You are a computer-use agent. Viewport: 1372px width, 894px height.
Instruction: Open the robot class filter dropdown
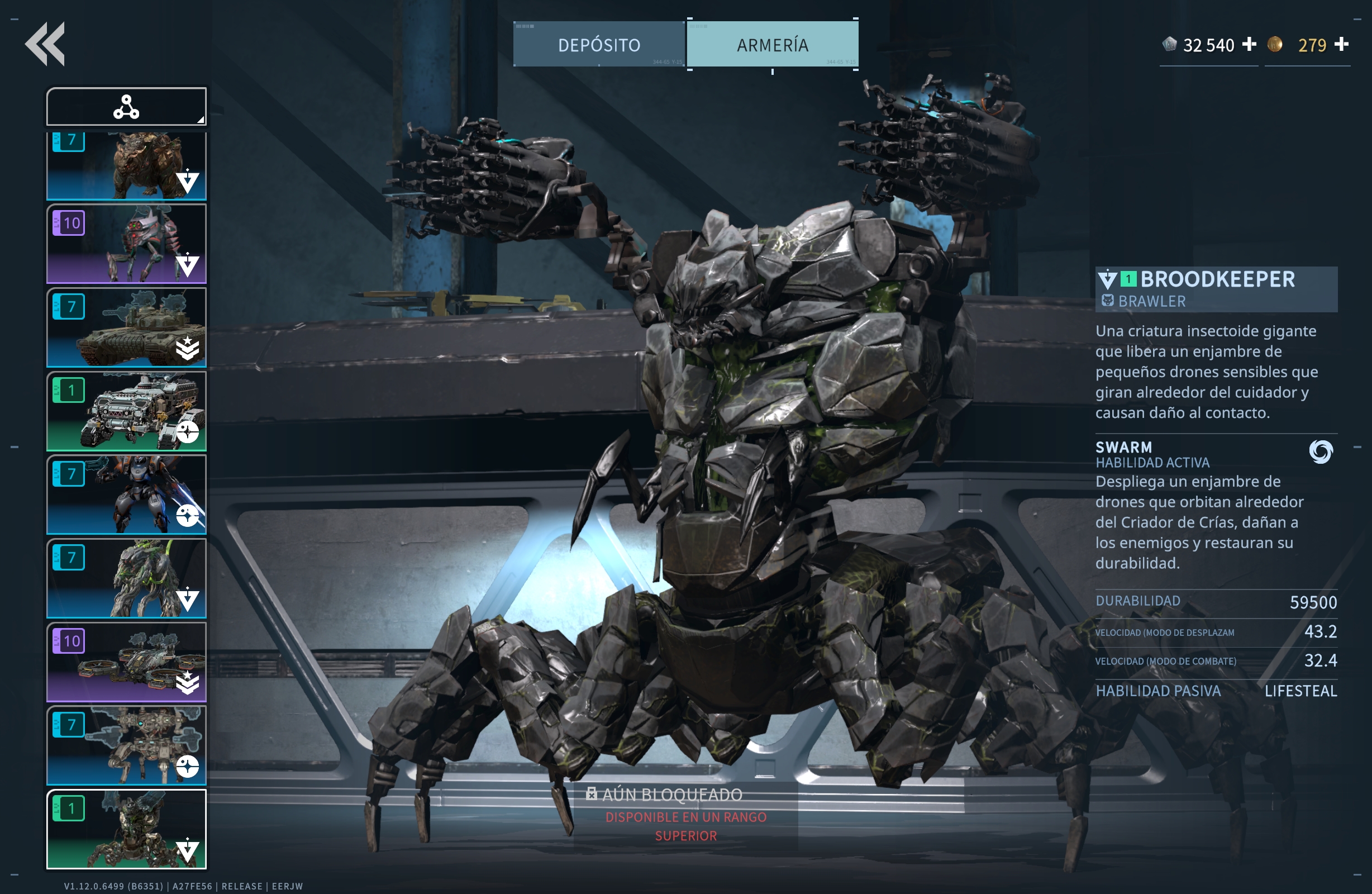126,106
